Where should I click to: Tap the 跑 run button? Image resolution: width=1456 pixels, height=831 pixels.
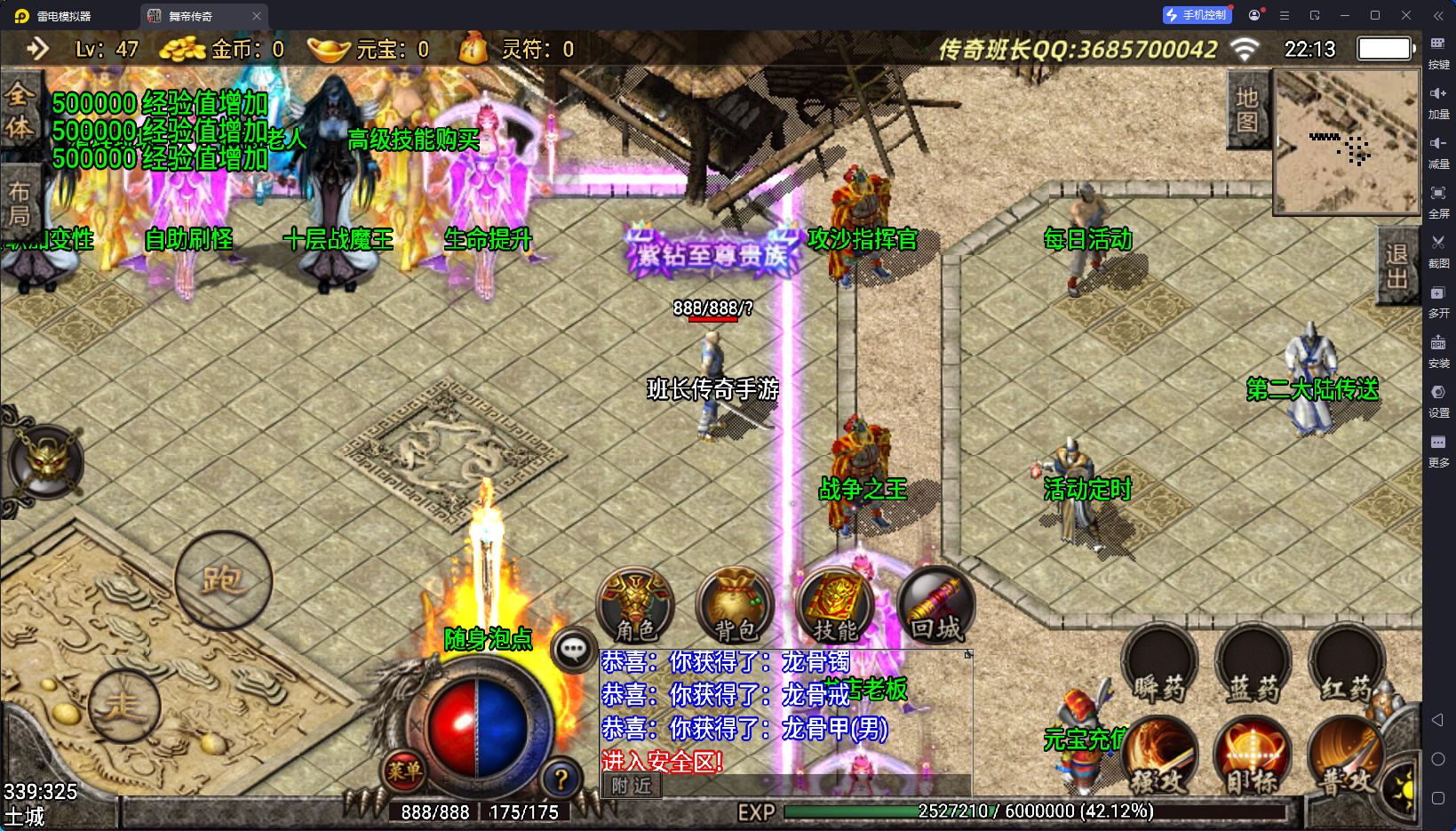[222, 580]
